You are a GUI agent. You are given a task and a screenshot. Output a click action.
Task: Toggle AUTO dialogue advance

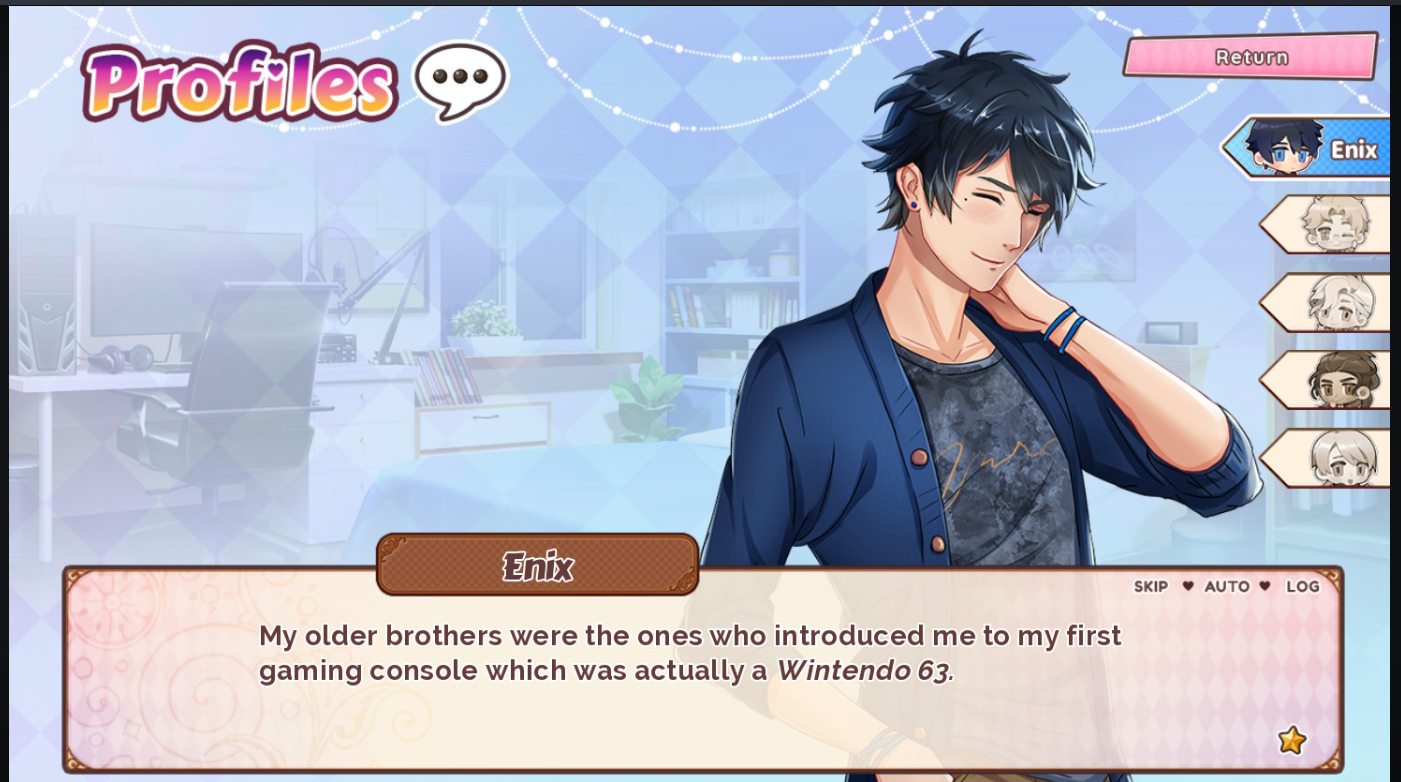[1226, 586]
